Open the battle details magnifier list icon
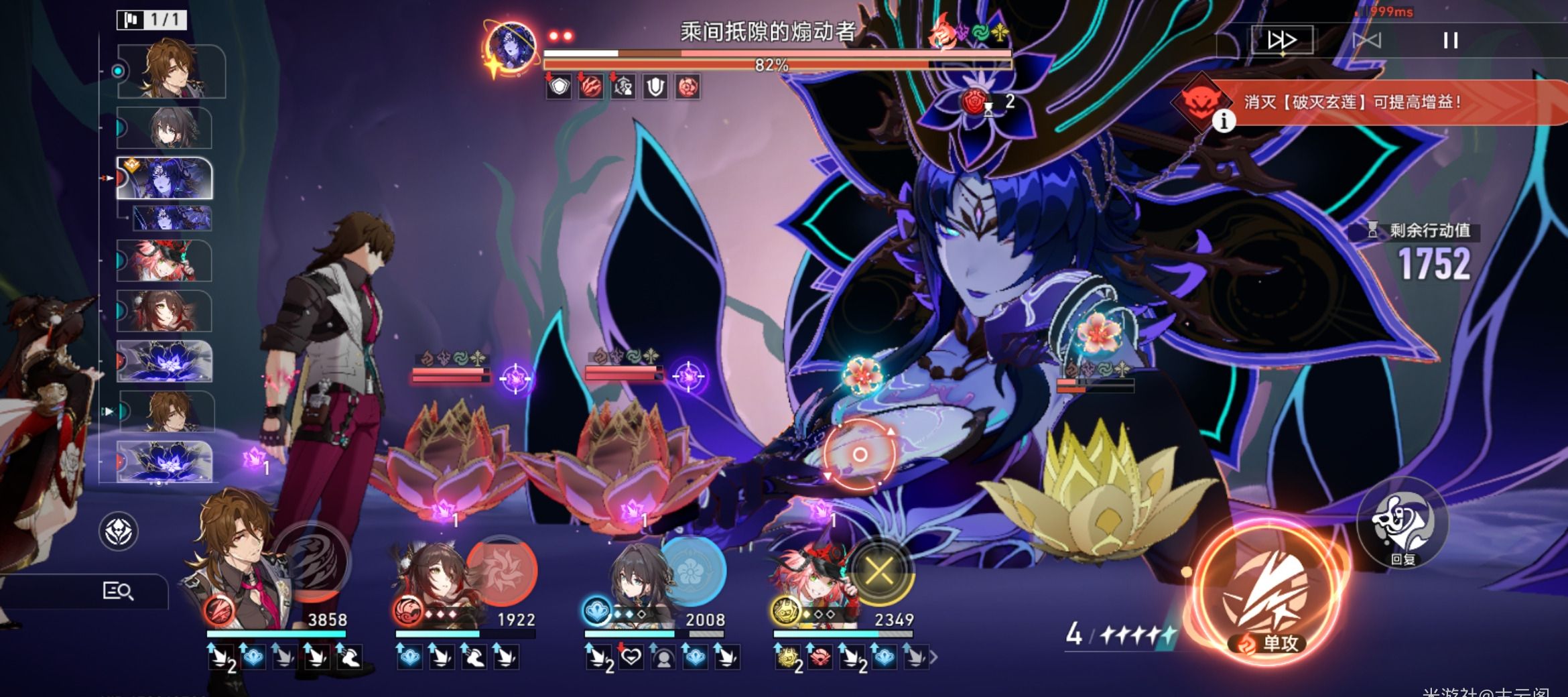1568x697 pixels. click(x=118, y=591)
